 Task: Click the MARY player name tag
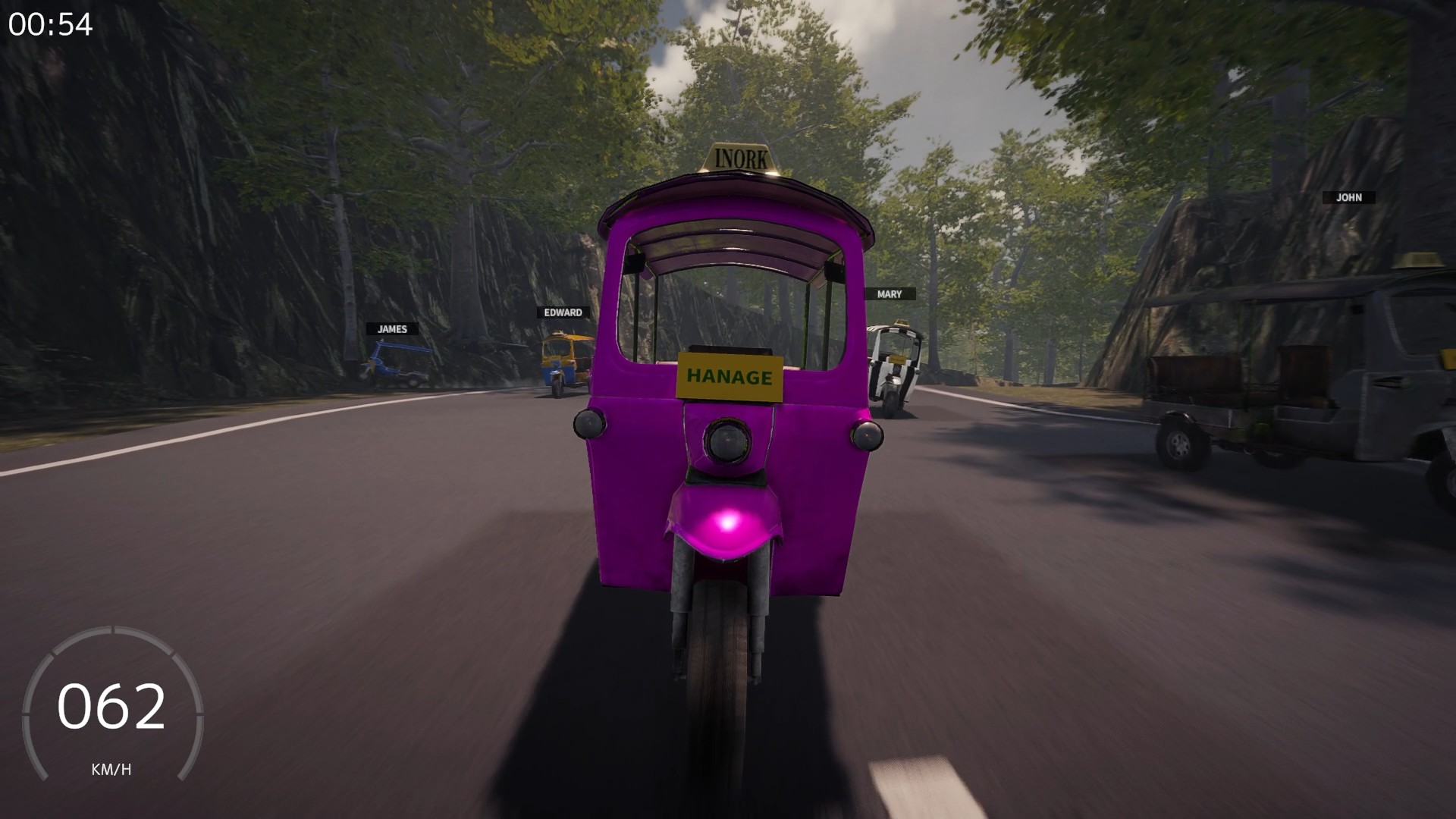(888, 294)
